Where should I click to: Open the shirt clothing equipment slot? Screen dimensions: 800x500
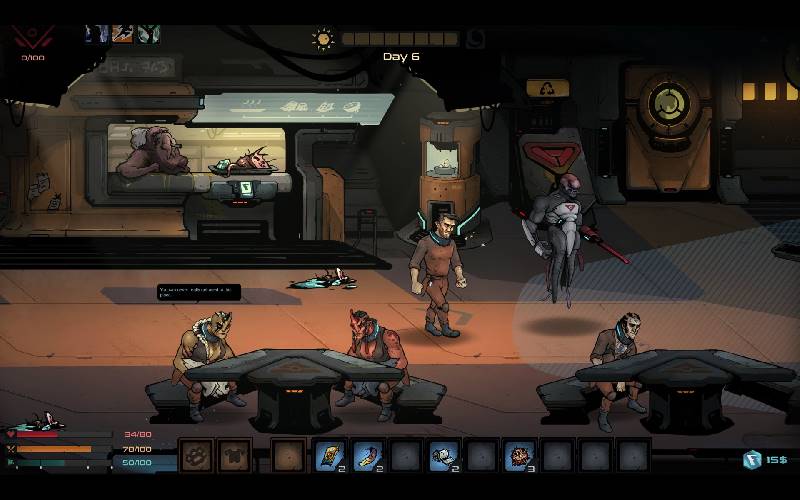point(234,456)
